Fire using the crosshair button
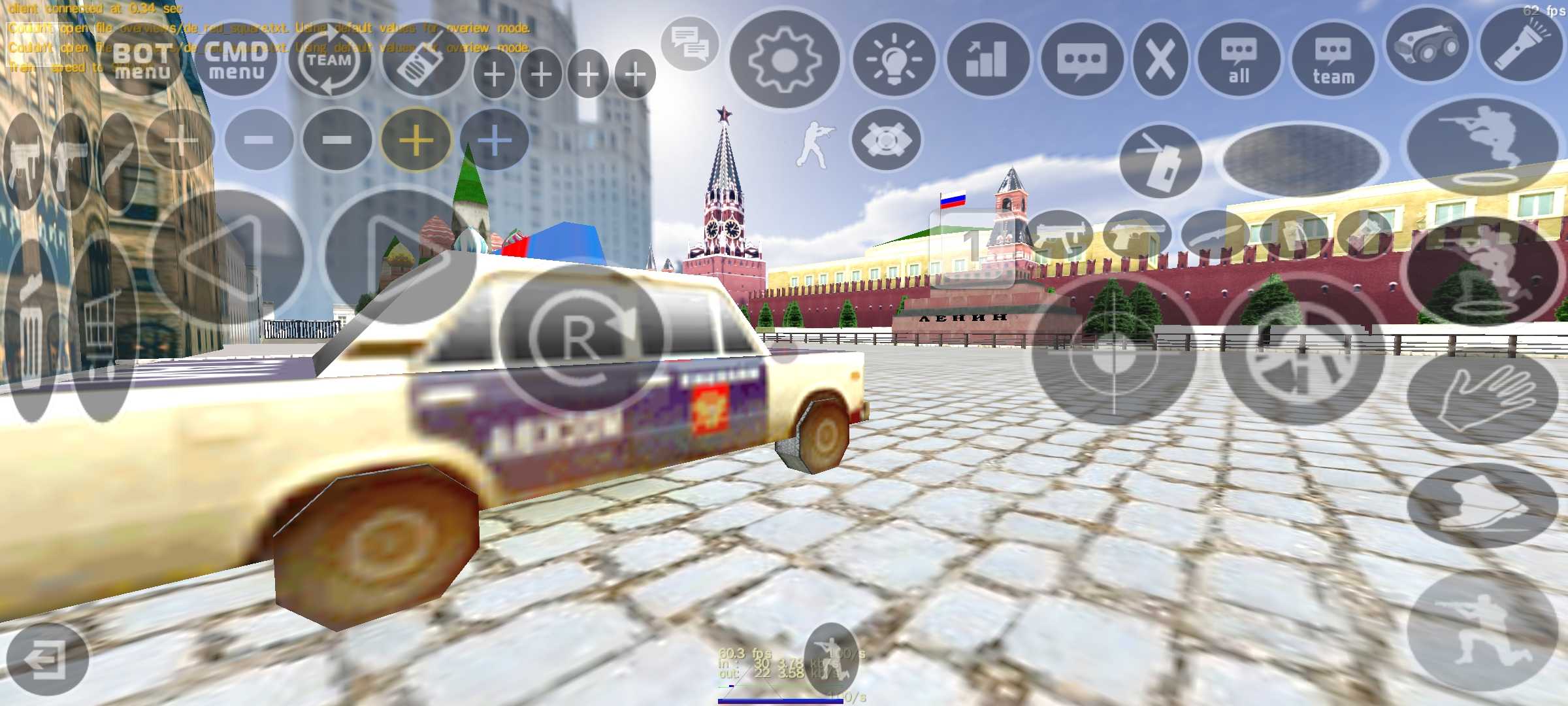 pyautogui.click(x=1114, y=350)
